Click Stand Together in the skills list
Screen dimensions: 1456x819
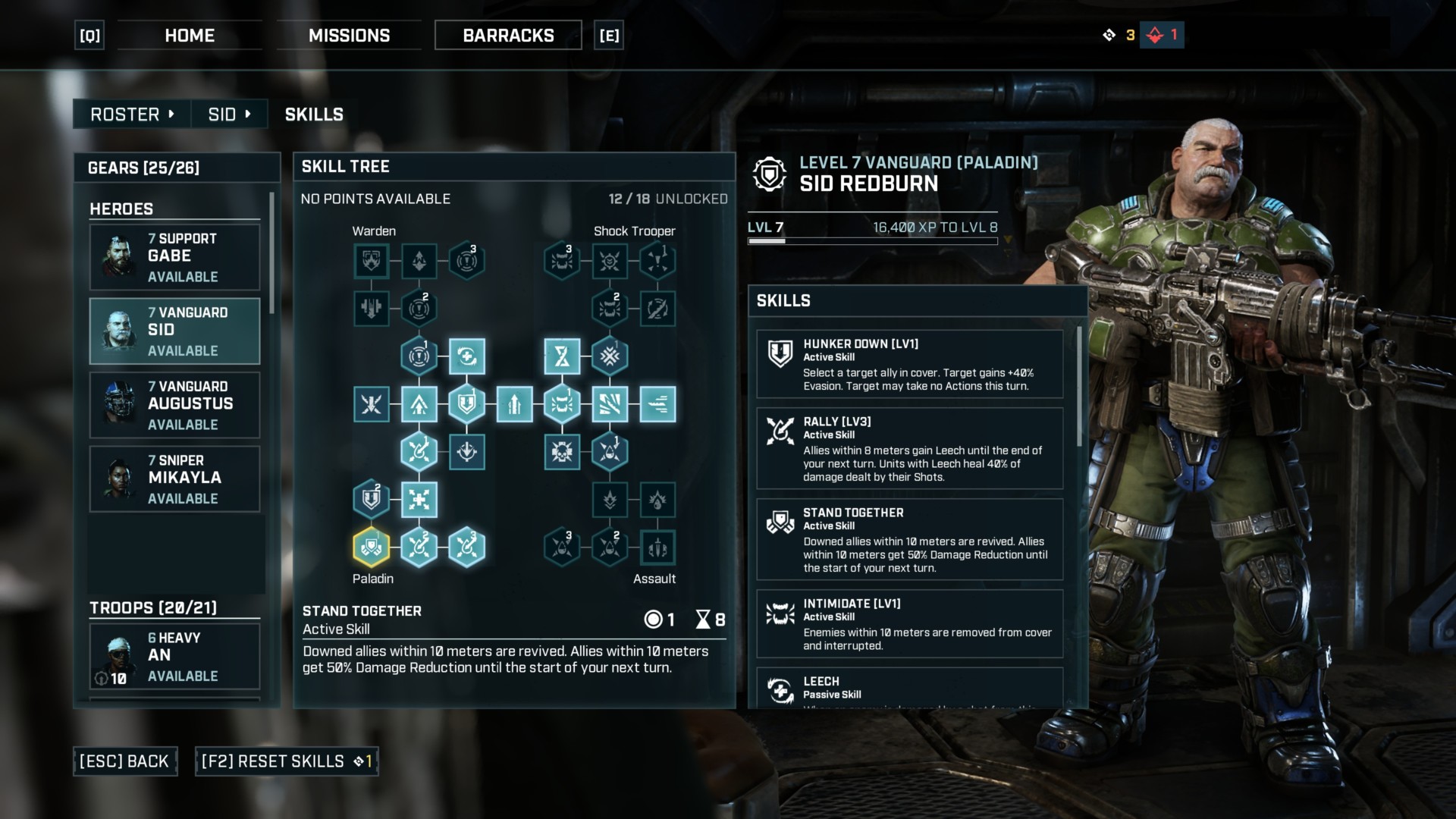pyautogui.click(x=909, y=539)
